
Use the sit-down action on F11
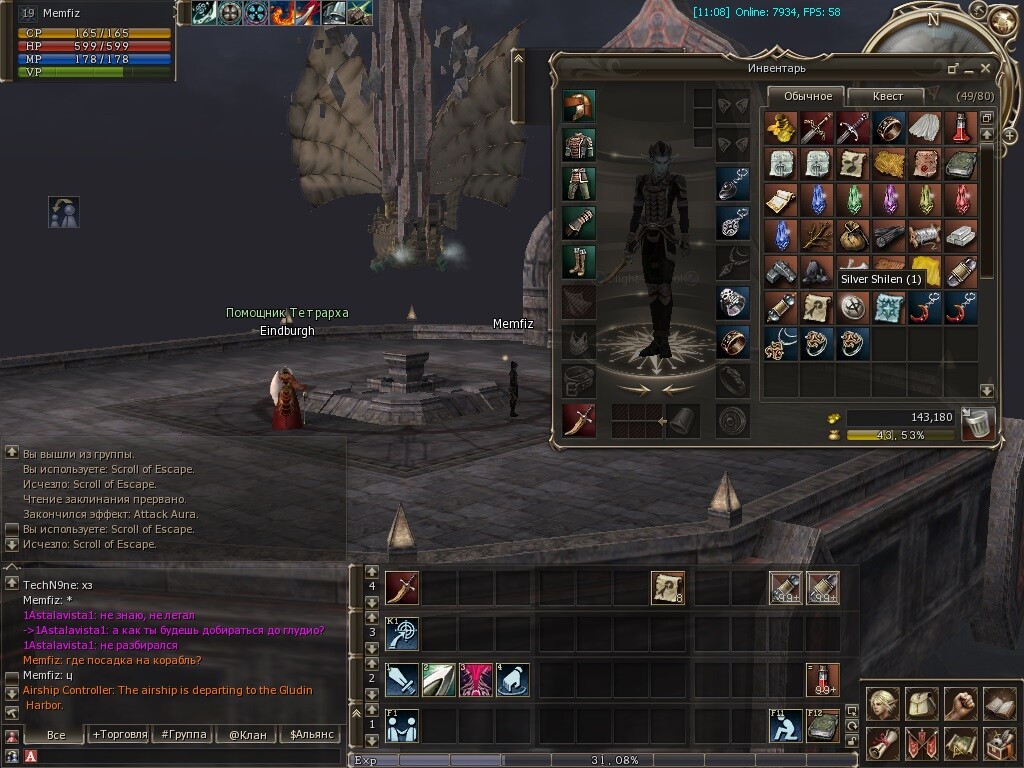click(x=786, y=726)
